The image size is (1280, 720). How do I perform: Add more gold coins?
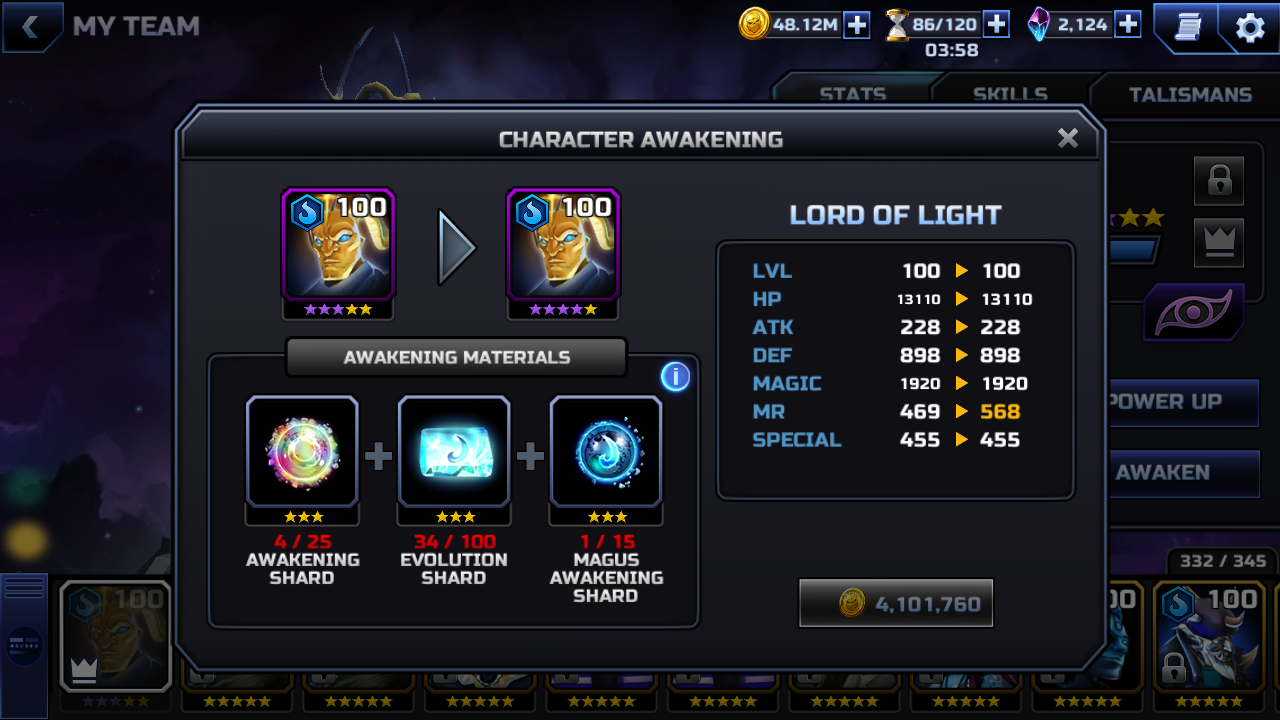857,25
